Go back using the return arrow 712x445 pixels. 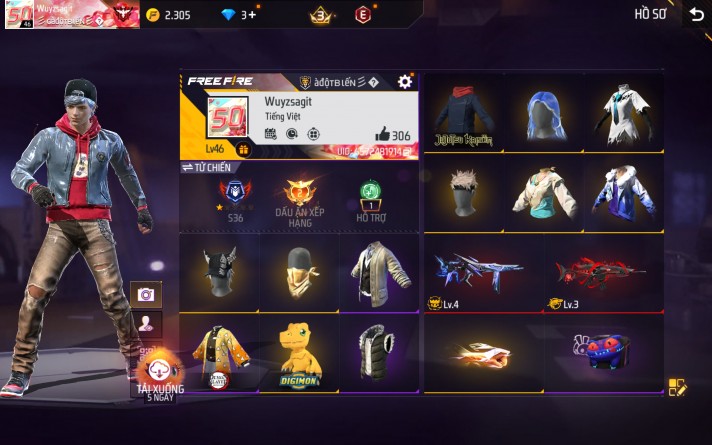click(696, 14)
